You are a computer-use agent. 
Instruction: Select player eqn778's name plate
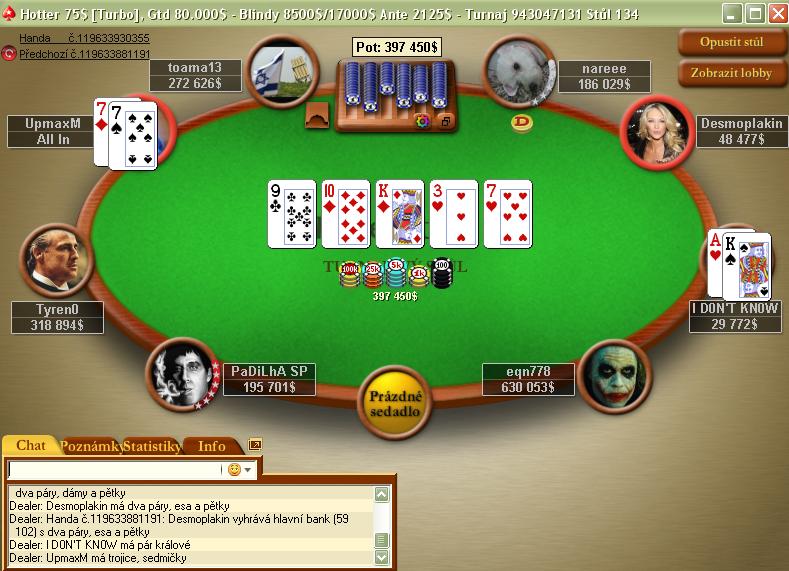(528, 379)
